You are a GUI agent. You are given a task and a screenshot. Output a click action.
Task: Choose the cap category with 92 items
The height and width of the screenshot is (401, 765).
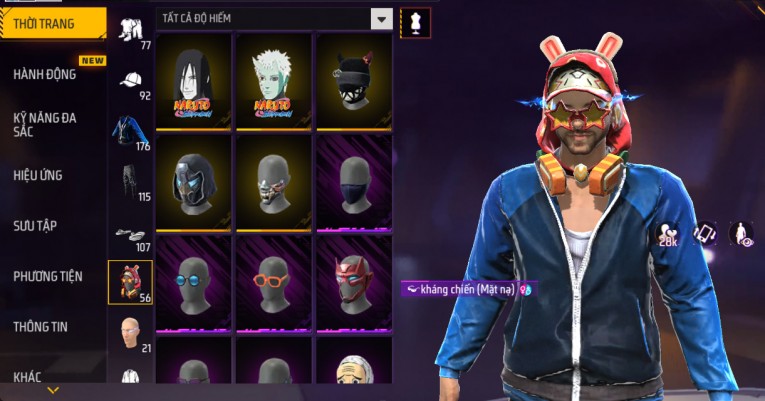click(130, 82)
